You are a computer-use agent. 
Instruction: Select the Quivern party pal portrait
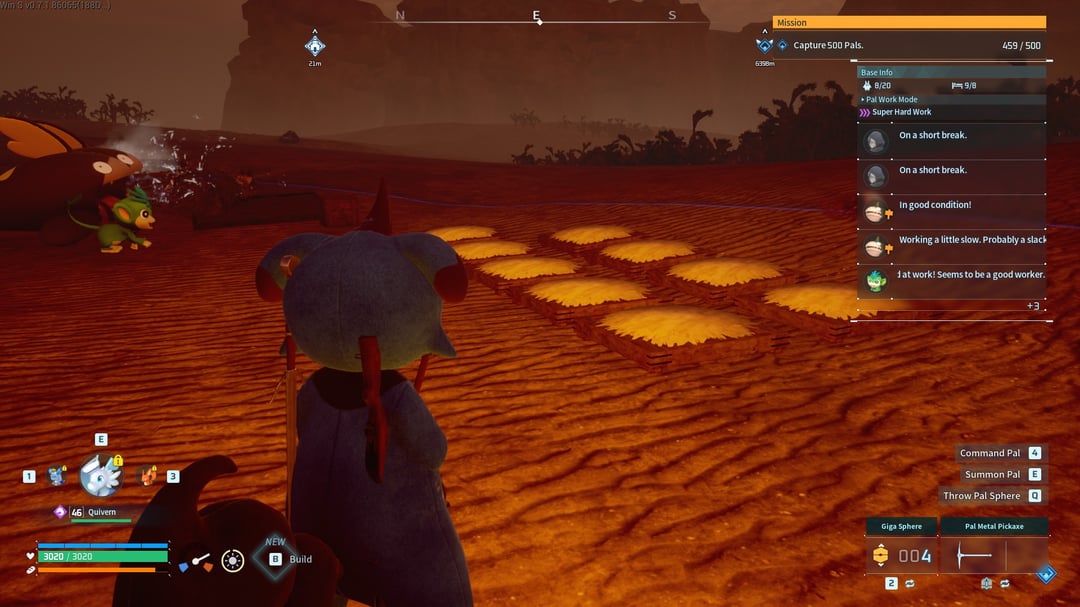(100, 476)
